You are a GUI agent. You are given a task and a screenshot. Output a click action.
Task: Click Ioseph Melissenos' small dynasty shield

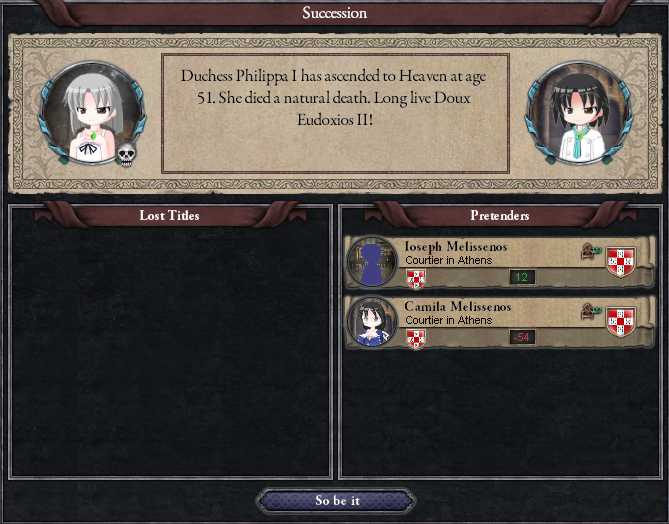[416, 279]
